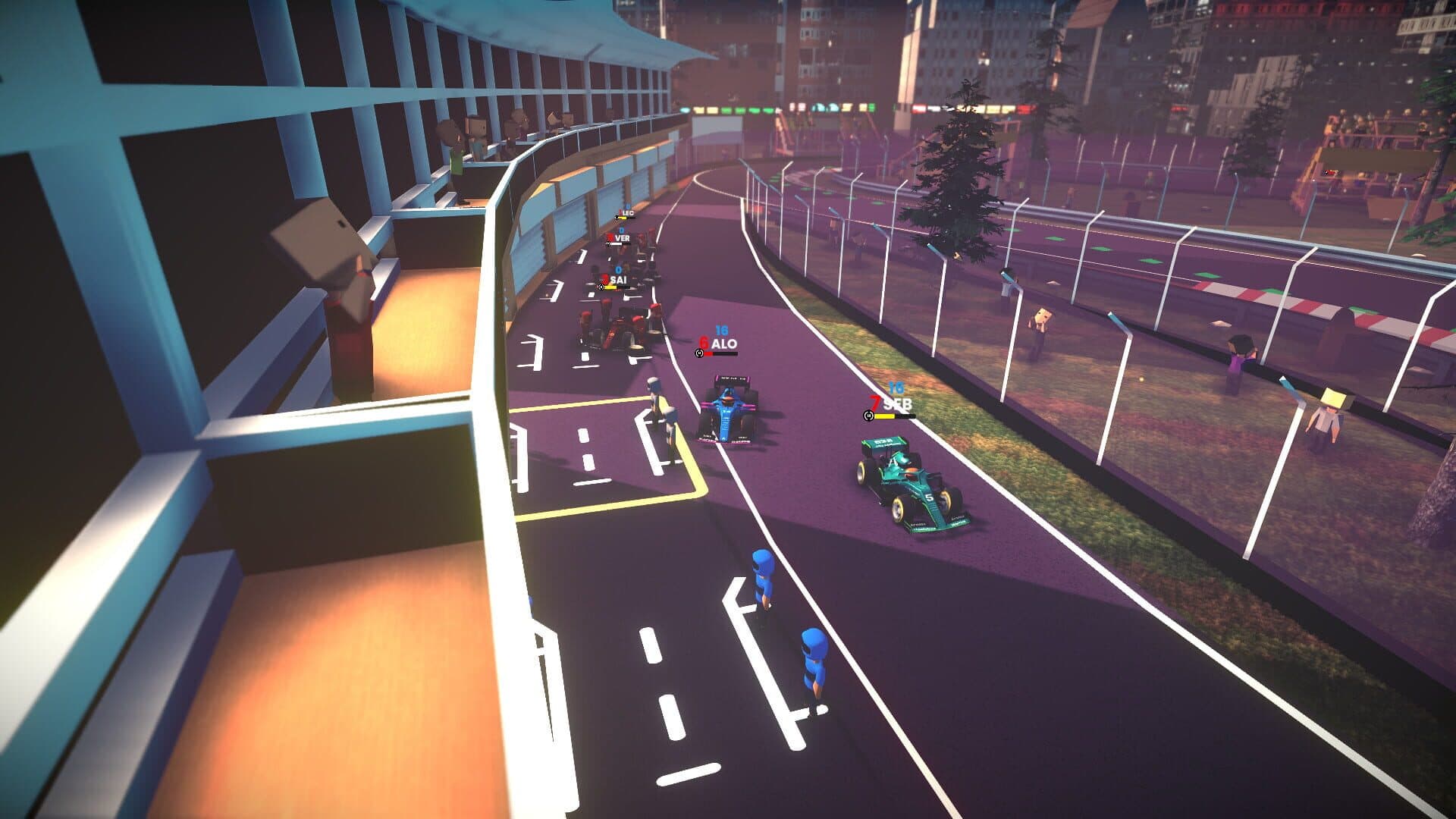
Task: Choose the SAI driver name tag
Action: [619, 281]
